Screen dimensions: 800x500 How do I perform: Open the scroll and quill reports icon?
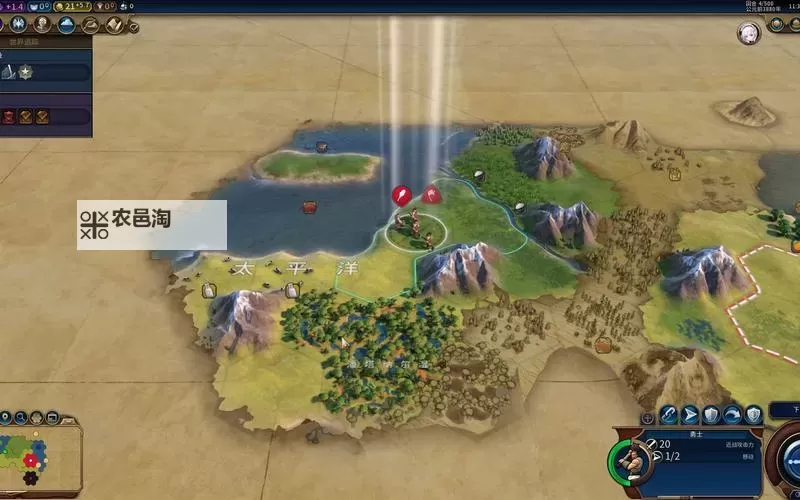(x=115, y=24)
